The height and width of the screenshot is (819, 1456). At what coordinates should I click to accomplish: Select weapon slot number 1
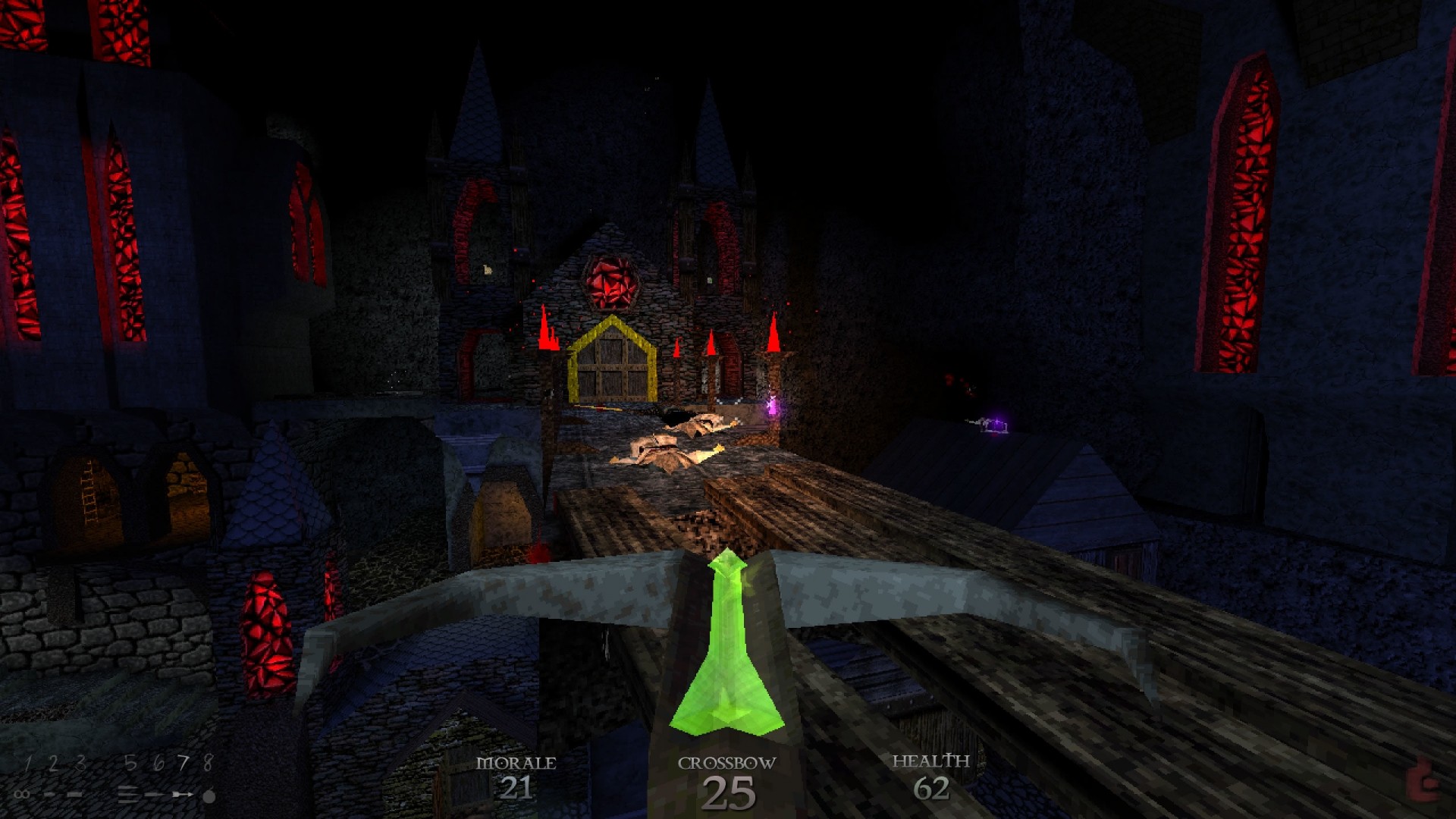[x=28, y=764]
